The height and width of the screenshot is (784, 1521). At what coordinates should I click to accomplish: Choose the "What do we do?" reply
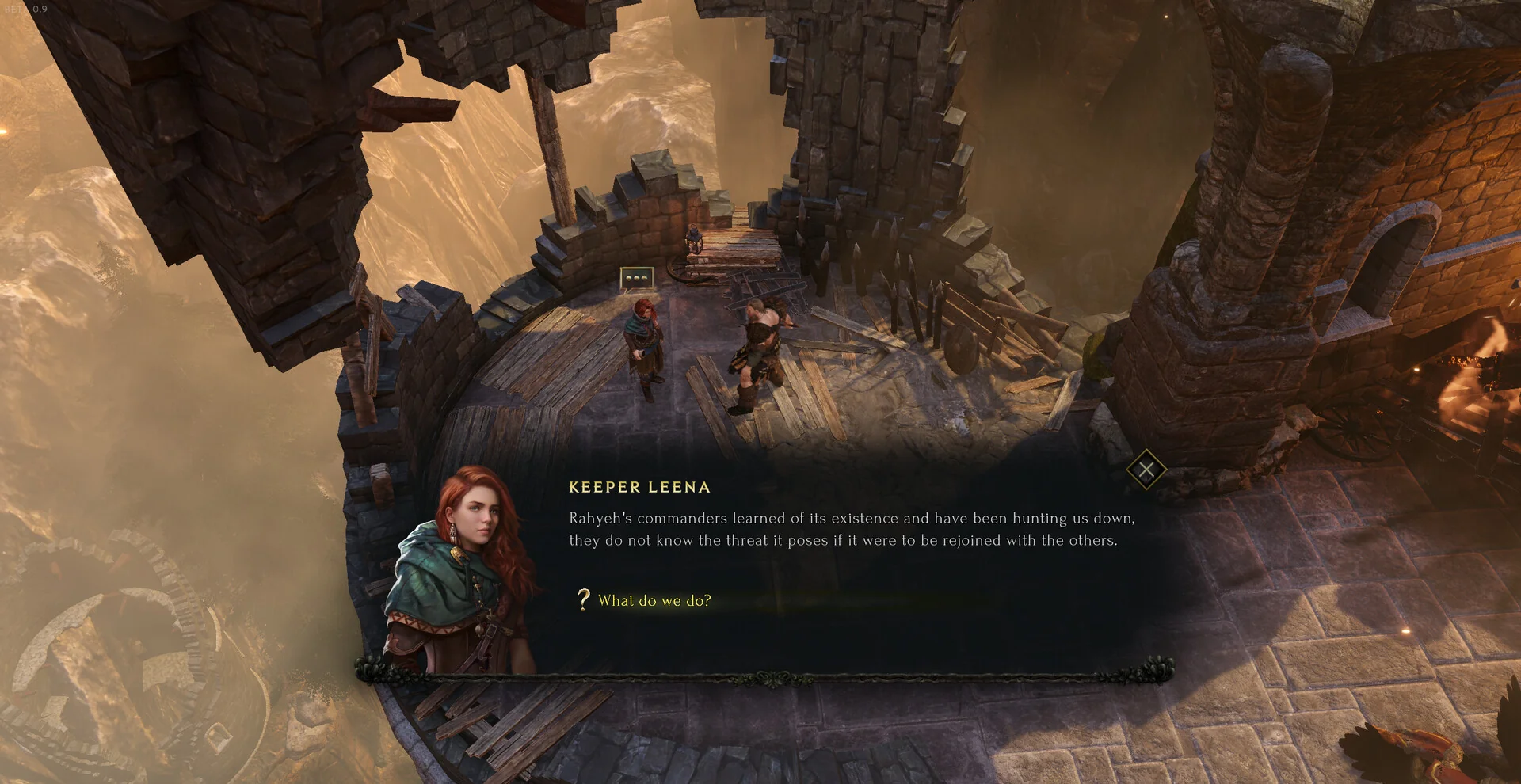654,601
